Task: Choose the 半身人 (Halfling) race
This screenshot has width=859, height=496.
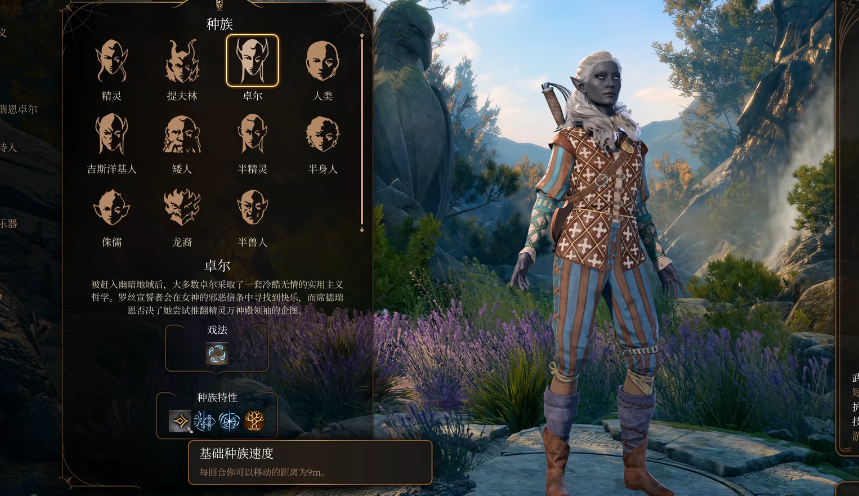Action: click(x=322, y=135)
